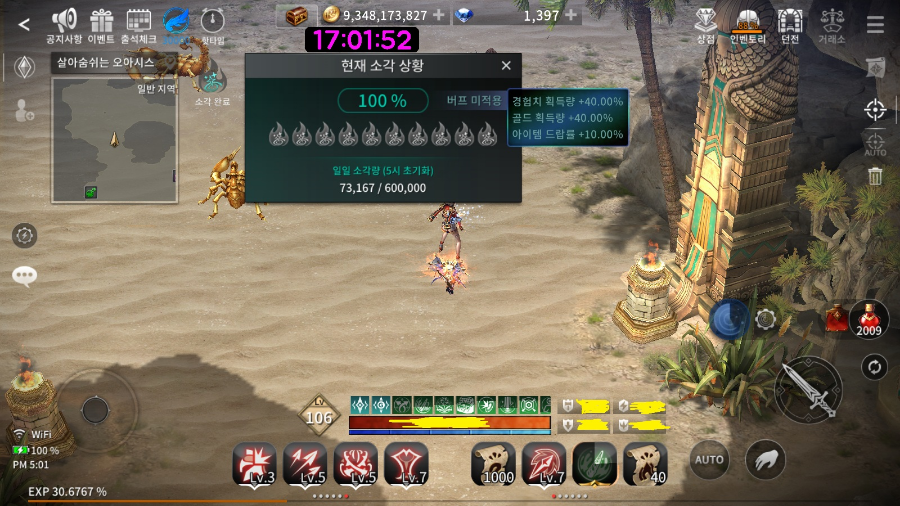The width and height of the screenshot is (900, 506).
Task: Click the back arrow at top-left
Action: coord(24,25)
